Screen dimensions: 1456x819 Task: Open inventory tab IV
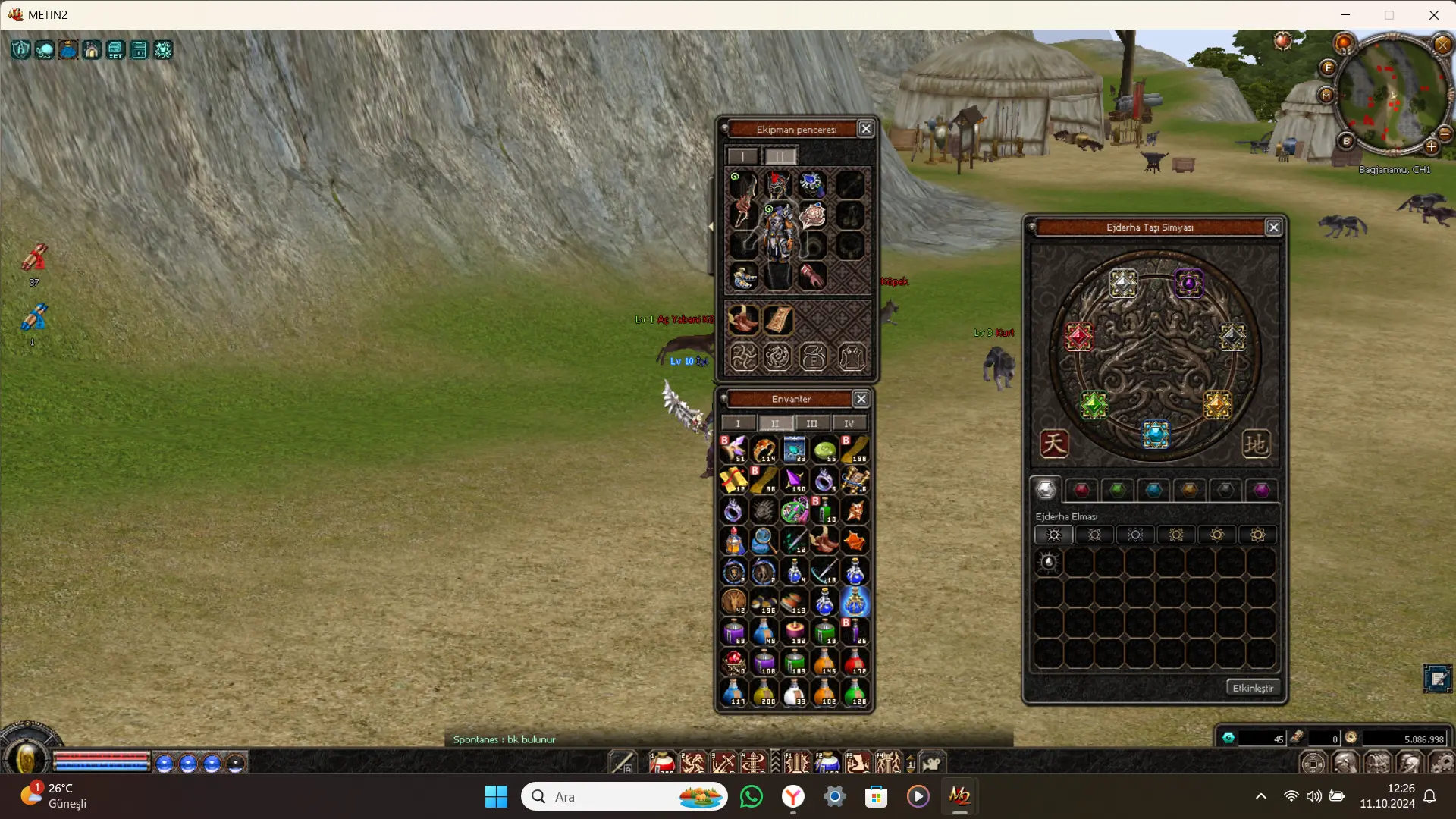(x=849, y=423)
